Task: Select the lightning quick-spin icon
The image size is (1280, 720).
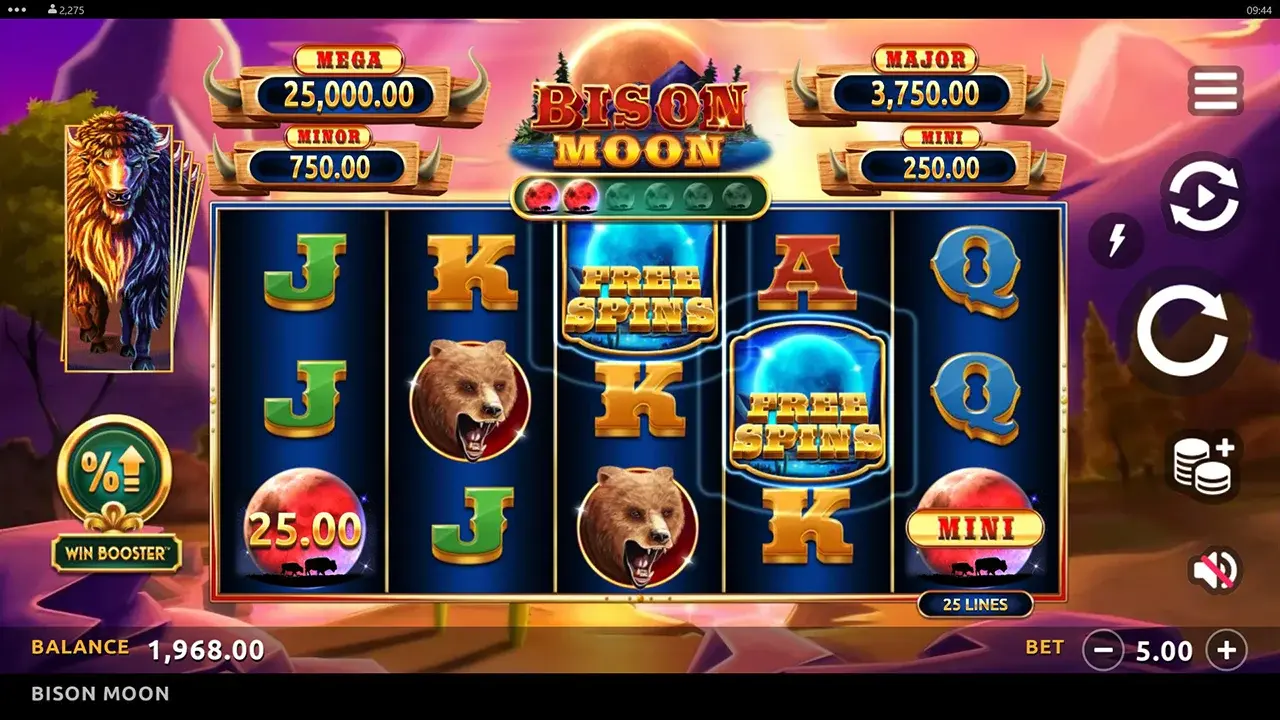Action: coord(1117,240)
